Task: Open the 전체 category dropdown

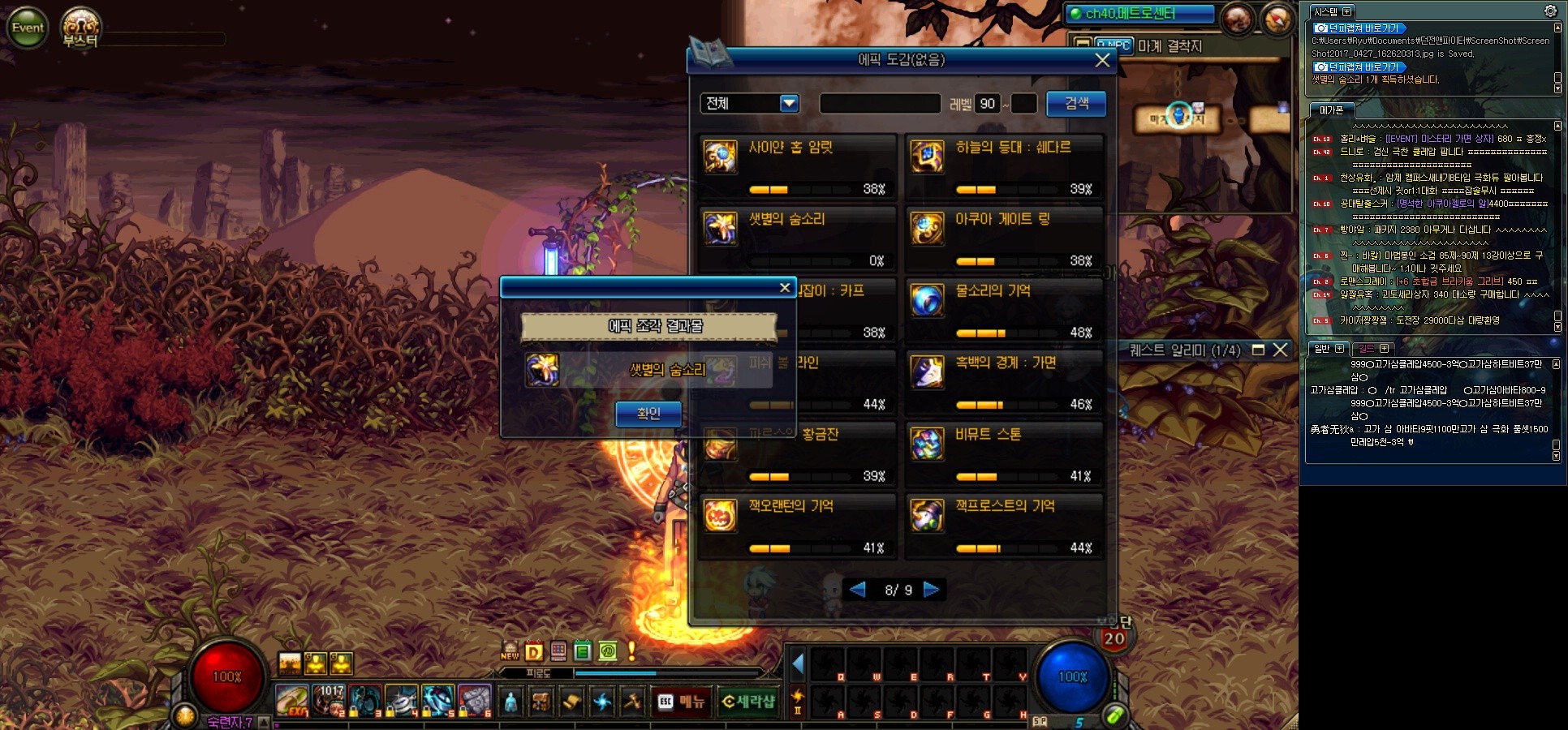Action: coord(789,104)
